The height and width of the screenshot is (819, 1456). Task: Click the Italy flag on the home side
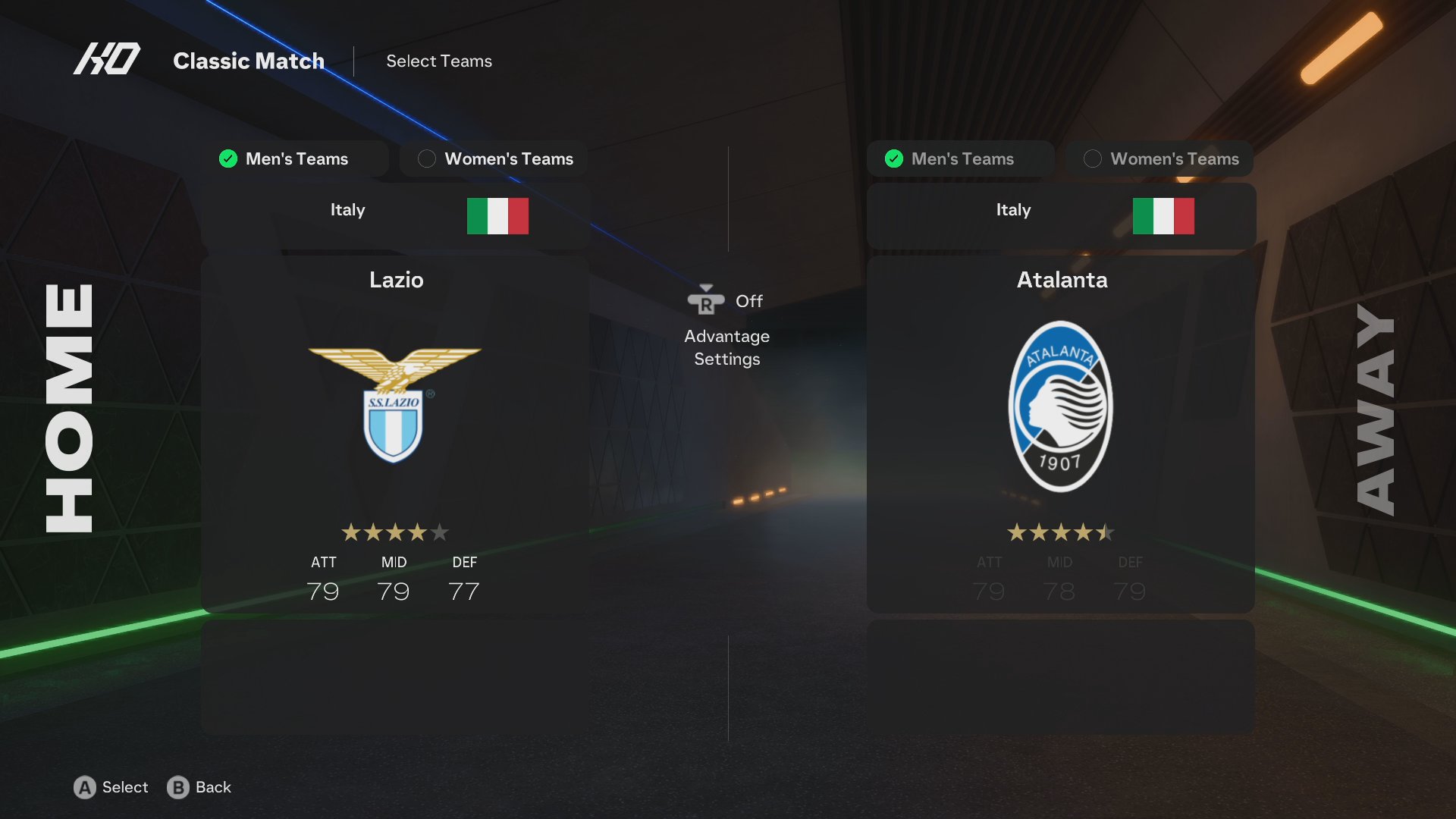[x=497, y=215]
